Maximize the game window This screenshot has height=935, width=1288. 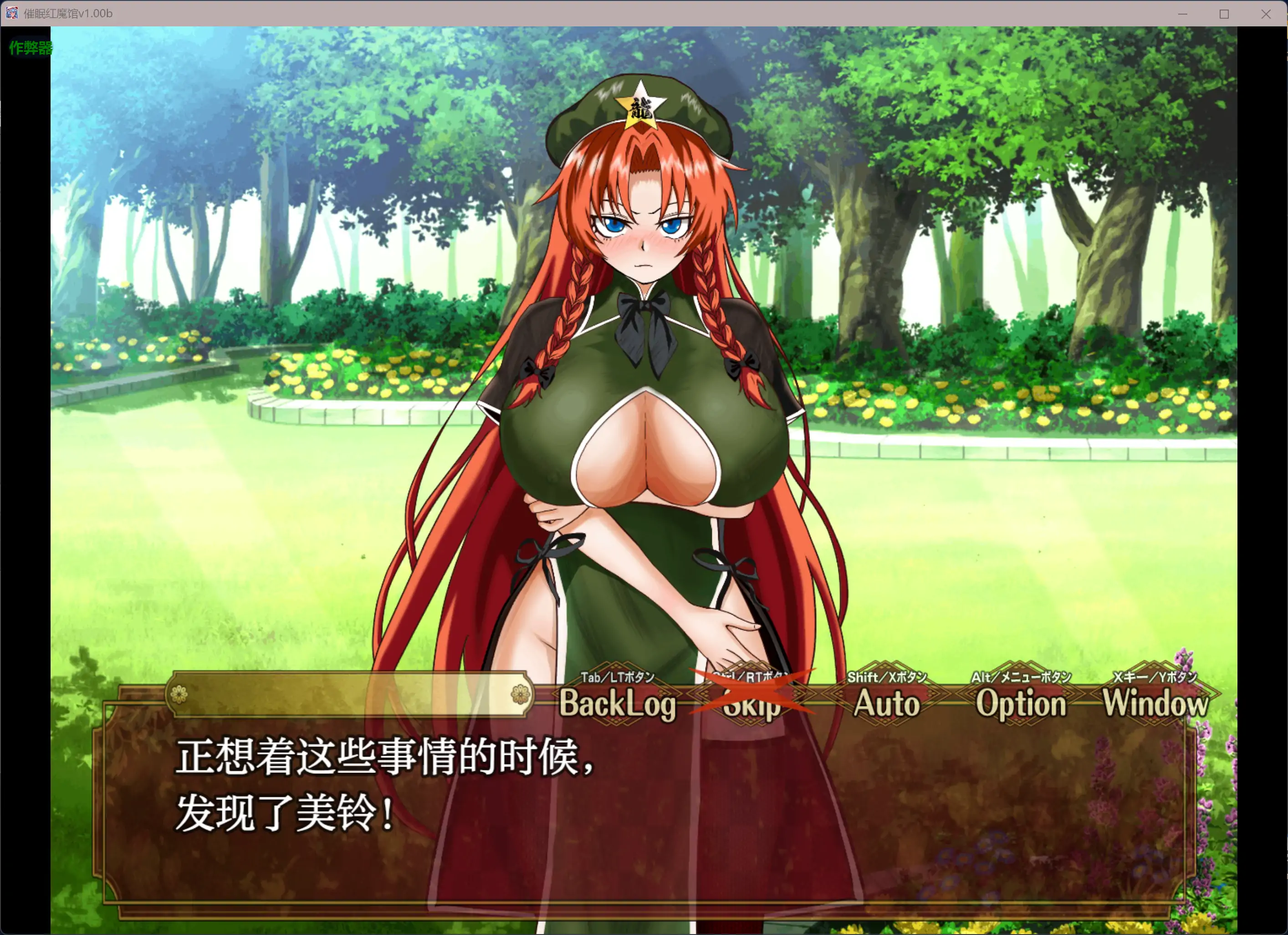pos(1224,14)
